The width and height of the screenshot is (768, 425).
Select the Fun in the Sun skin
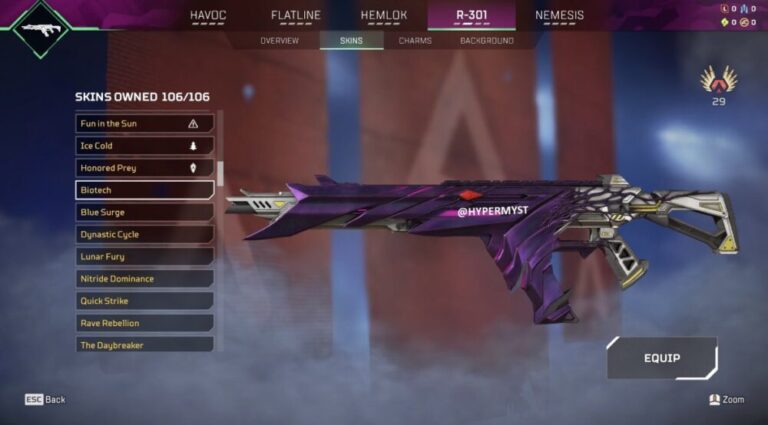(145, 124)
